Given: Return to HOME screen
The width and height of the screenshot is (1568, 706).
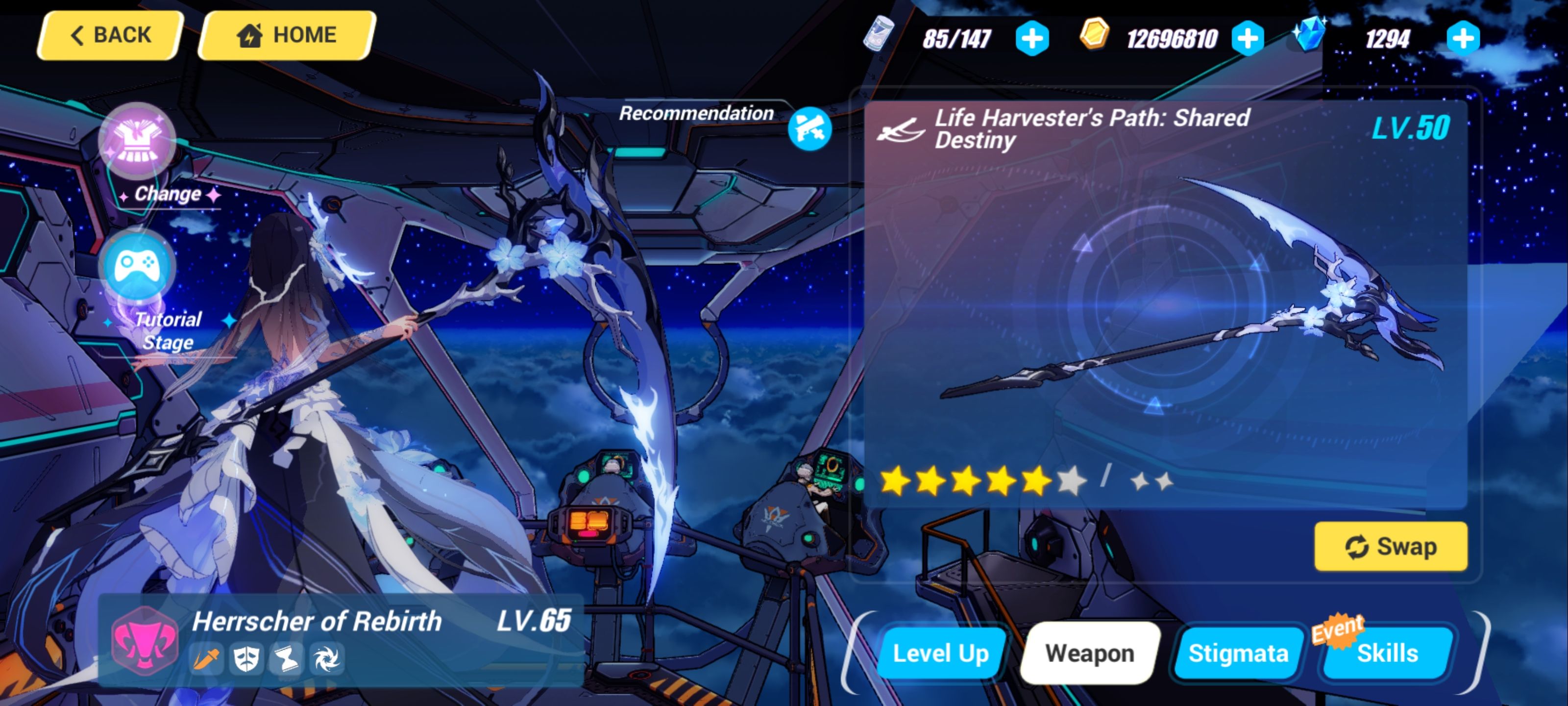Looking at the screenshot, I should coord(285,34).
